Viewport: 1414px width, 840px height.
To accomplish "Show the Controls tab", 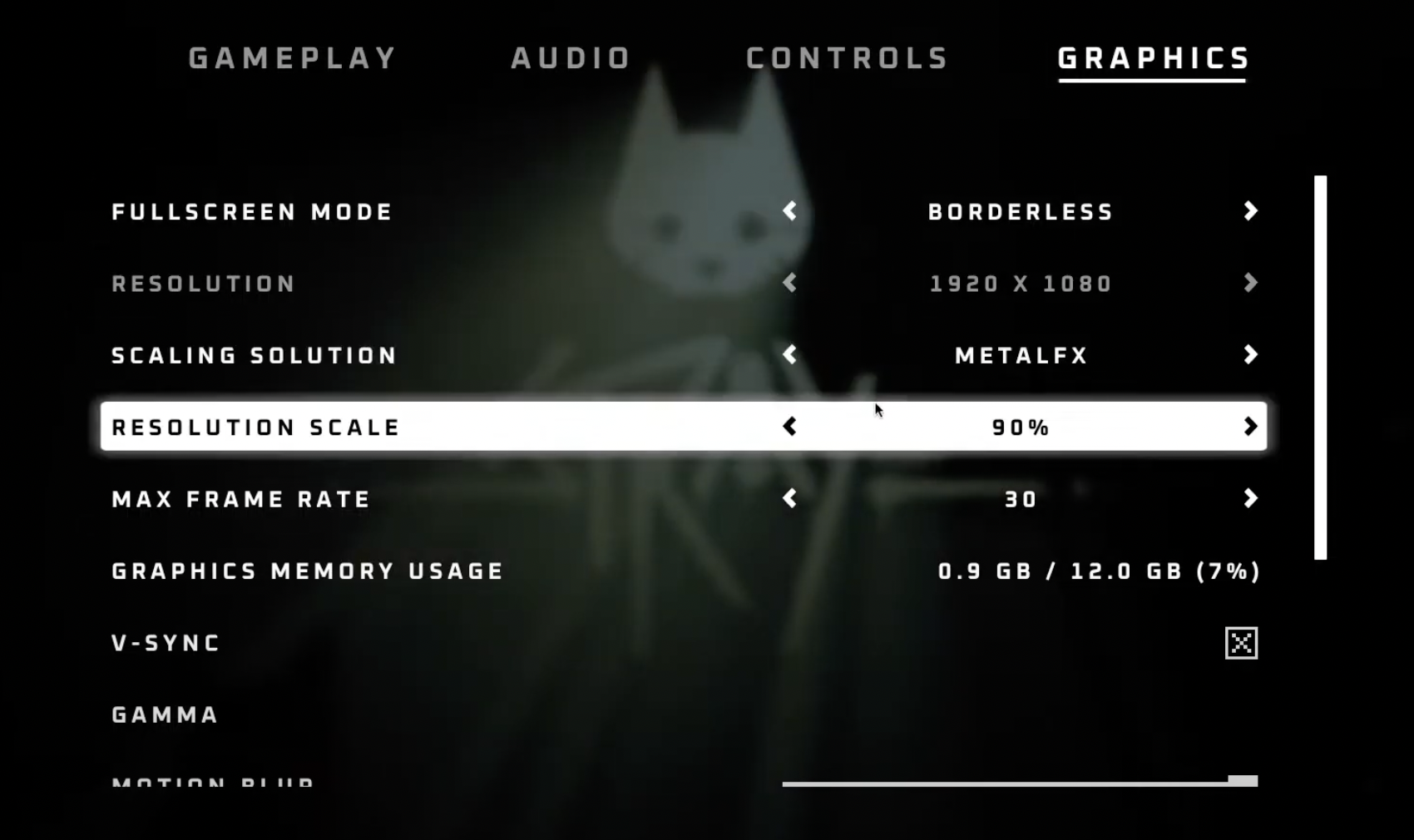I will click(848, 58).
